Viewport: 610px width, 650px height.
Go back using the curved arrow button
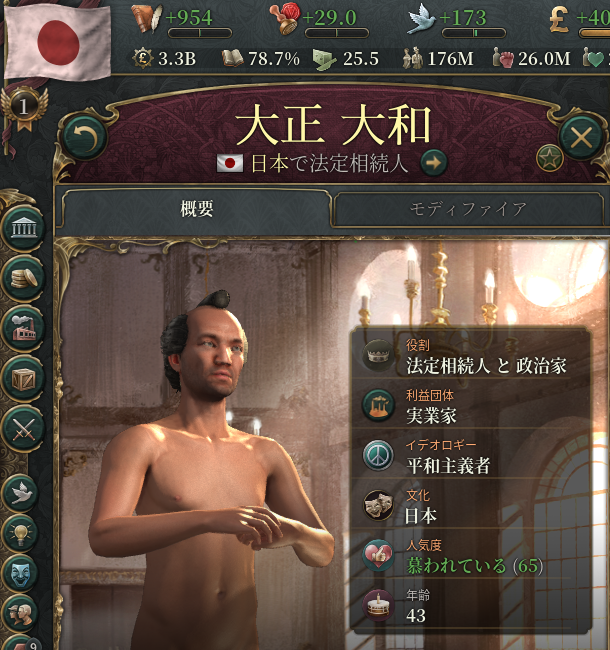[84, 137]
